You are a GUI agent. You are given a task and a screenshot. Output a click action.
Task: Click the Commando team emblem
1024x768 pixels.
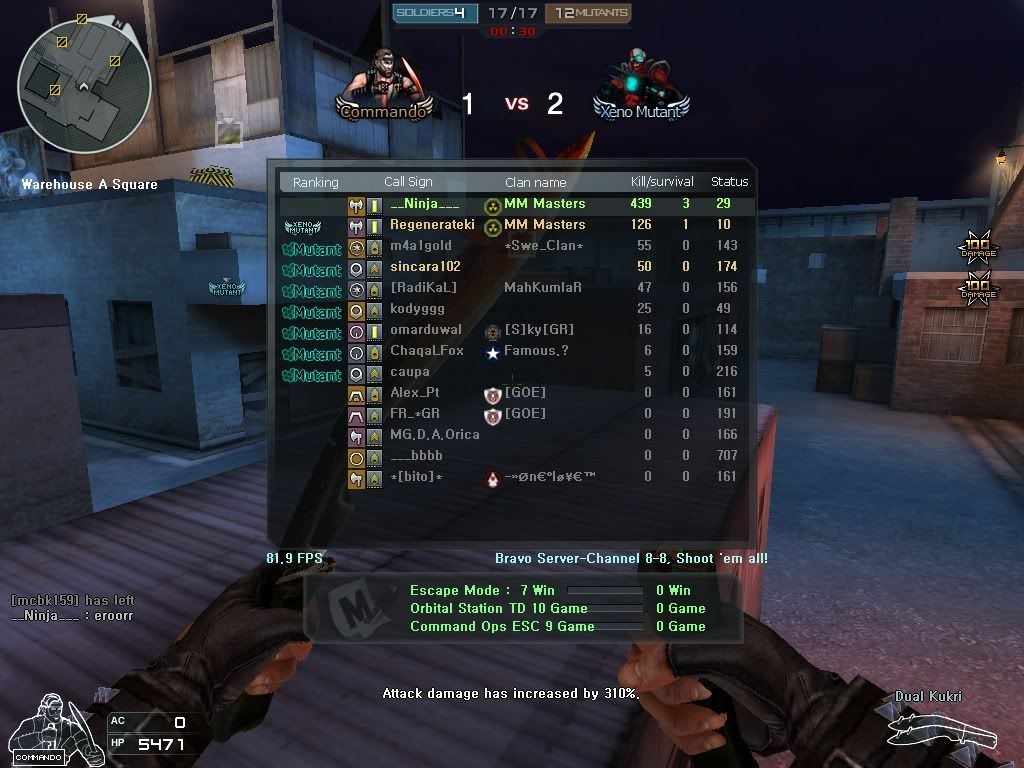(x=386, y=85)
